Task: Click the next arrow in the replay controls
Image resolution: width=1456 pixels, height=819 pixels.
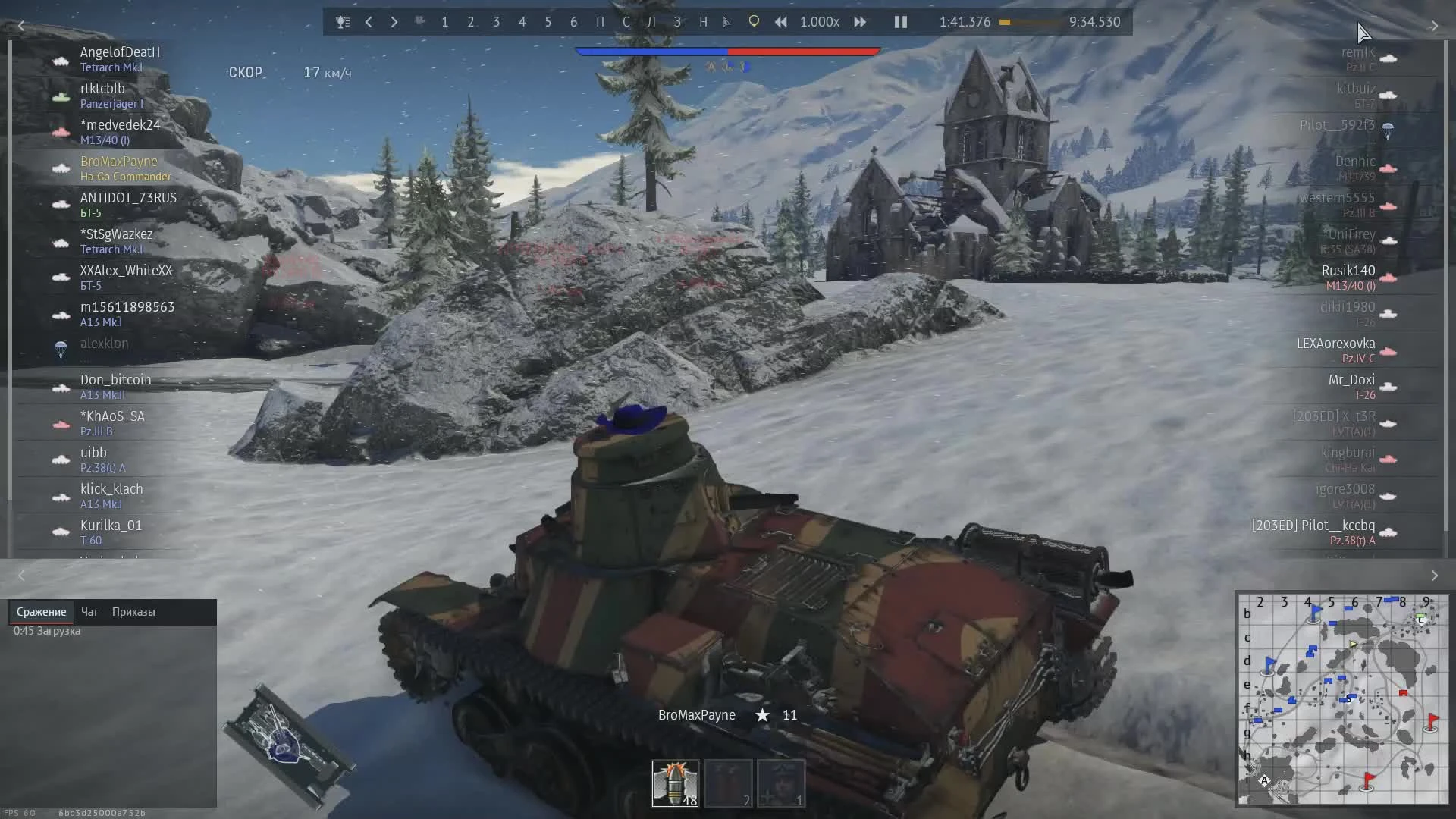Action: (x=394, y=22)
